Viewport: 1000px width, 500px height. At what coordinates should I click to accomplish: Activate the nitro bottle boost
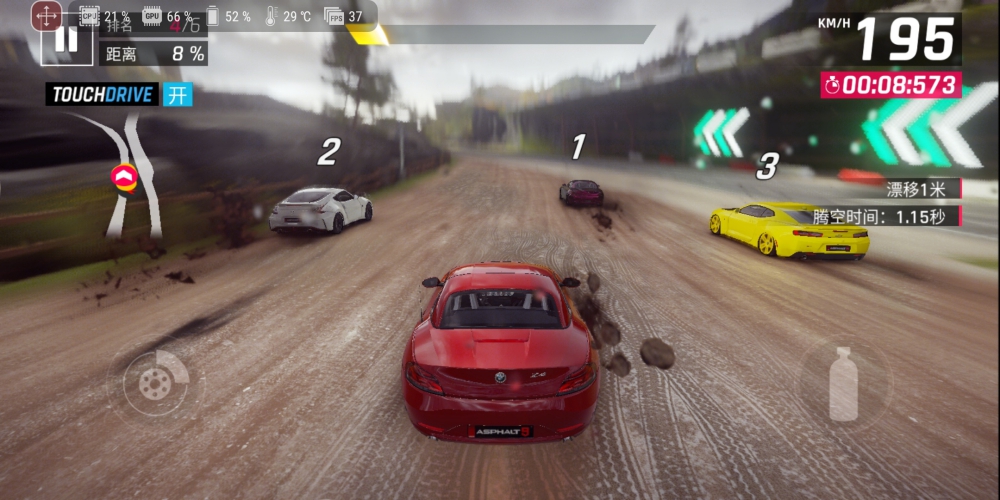[843, 383]
